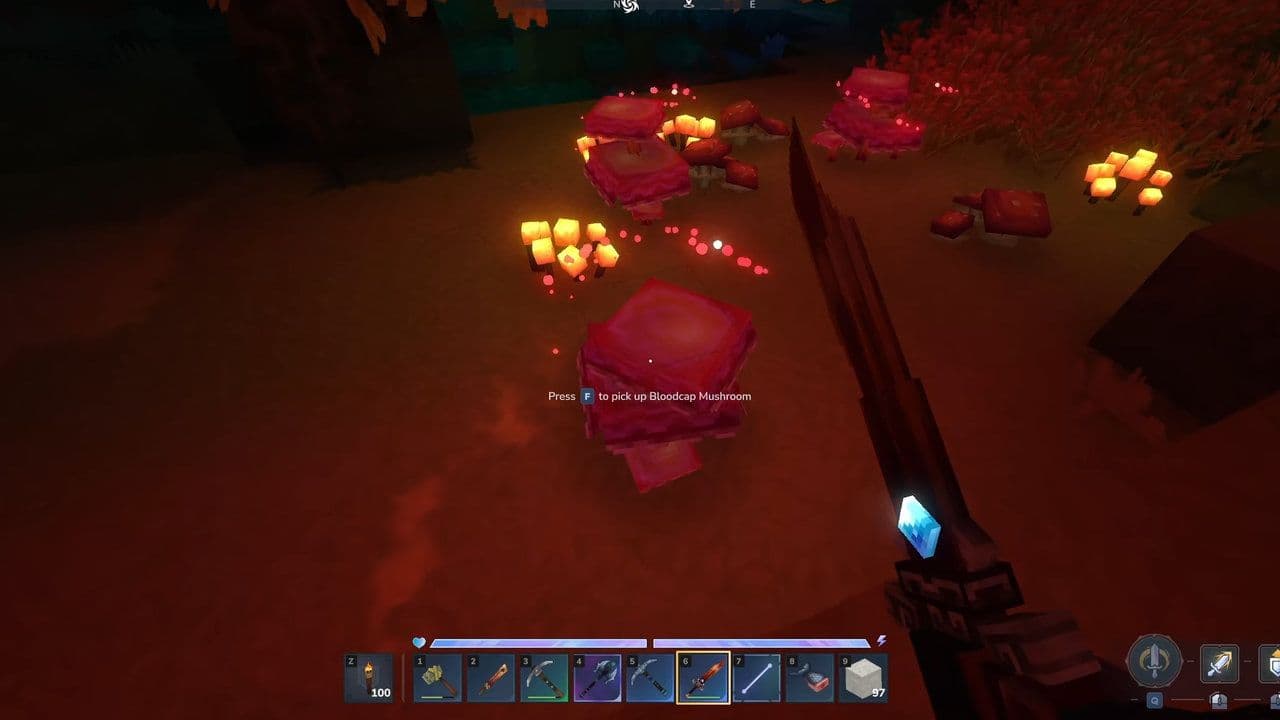
Task: Select the dark scythe in slot 4
Action: (596, 678)
